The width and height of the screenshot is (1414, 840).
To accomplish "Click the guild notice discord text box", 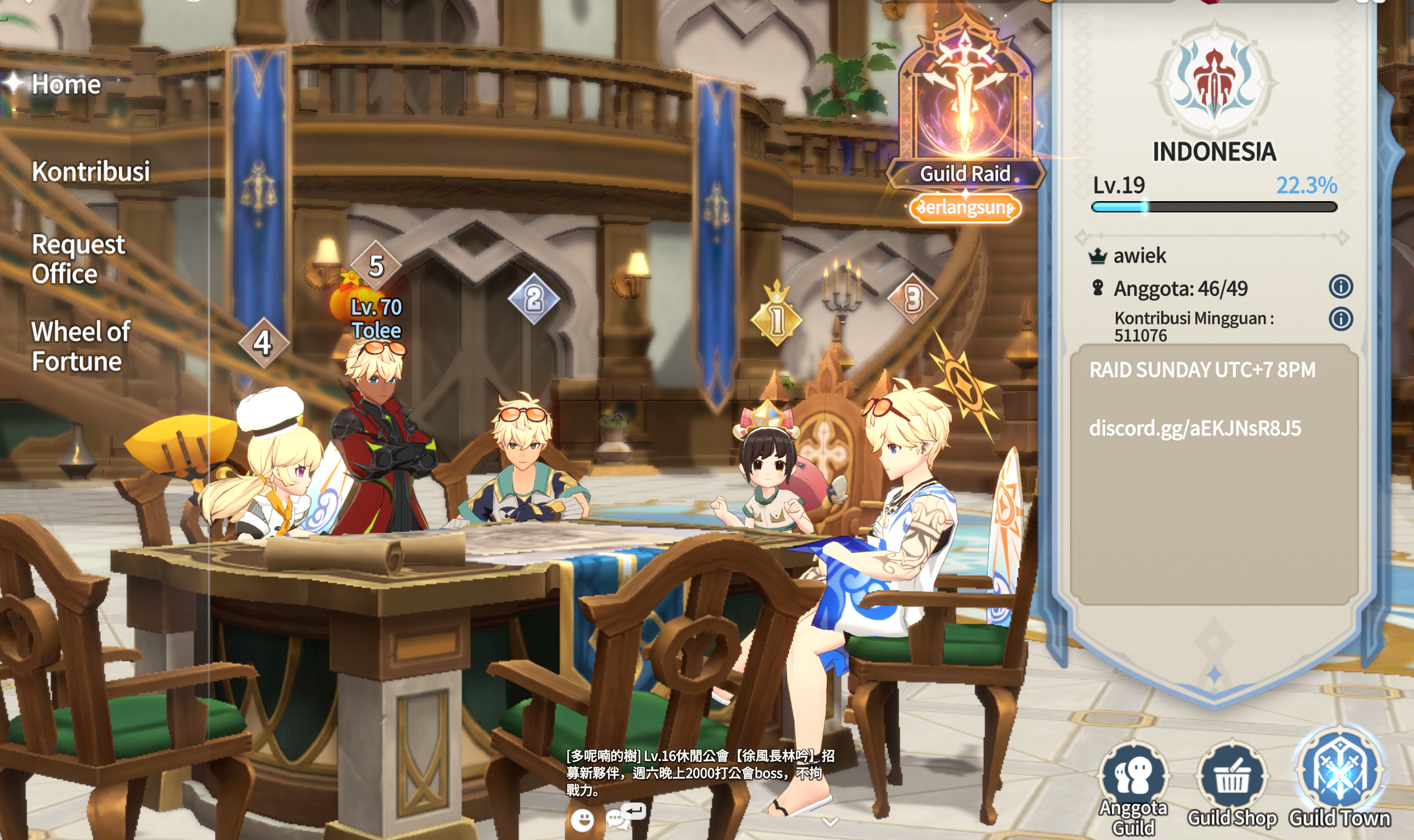I will click(1213, 475).
